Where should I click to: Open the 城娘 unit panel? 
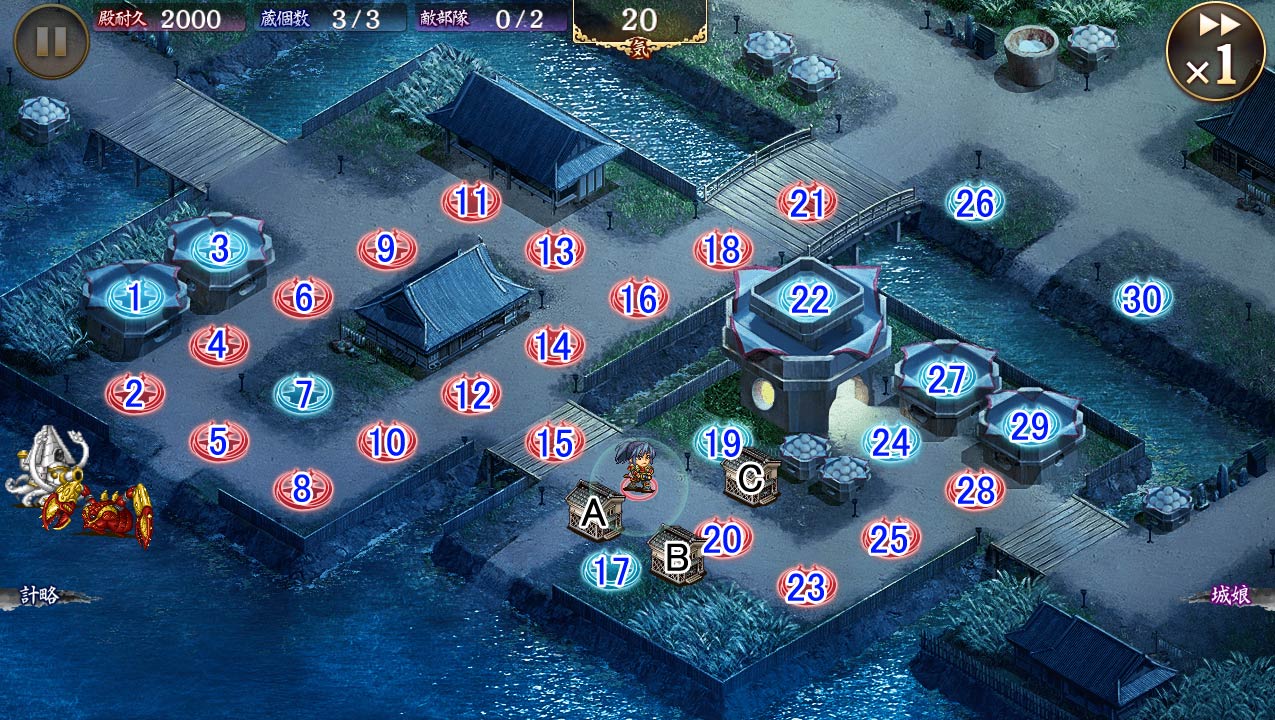pos(1230,595)
